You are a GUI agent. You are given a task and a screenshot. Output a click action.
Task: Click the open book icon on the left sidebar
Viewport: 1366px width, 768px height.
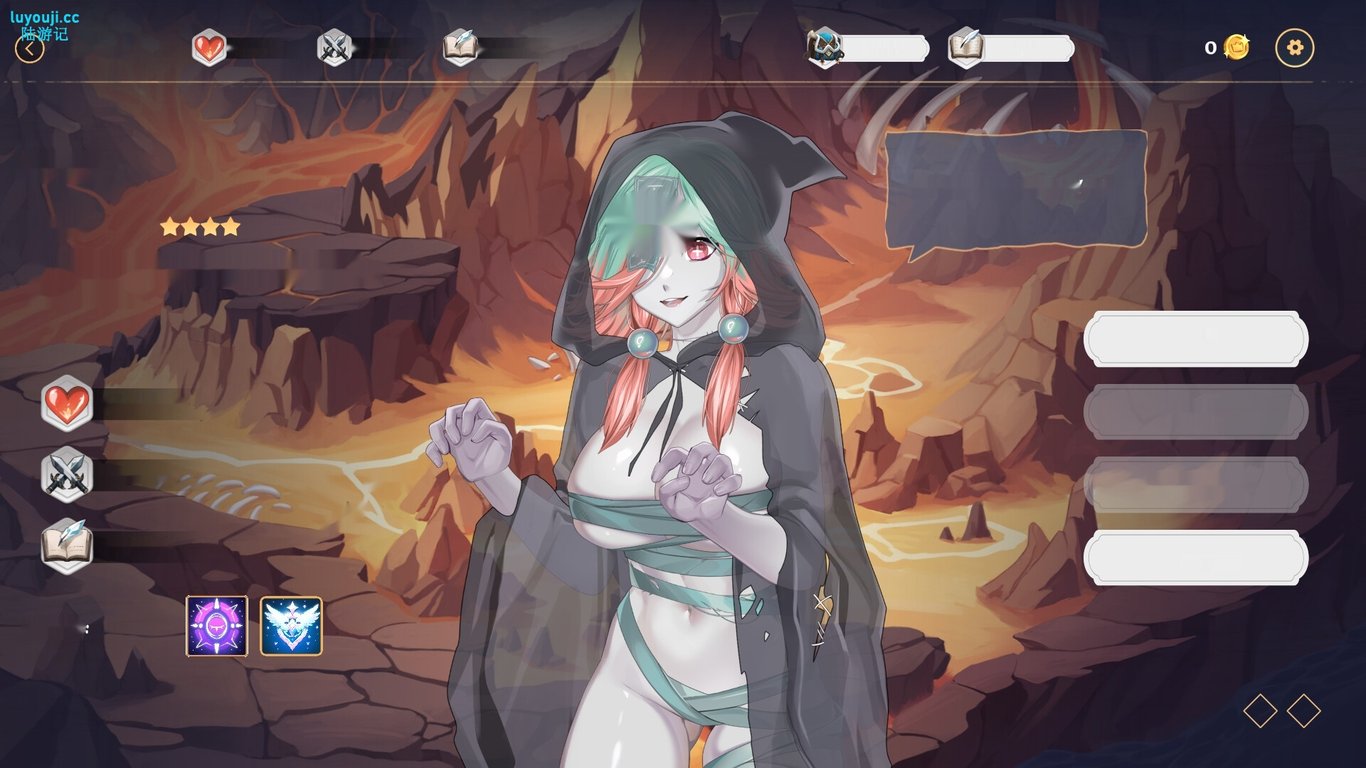point(66,545)
